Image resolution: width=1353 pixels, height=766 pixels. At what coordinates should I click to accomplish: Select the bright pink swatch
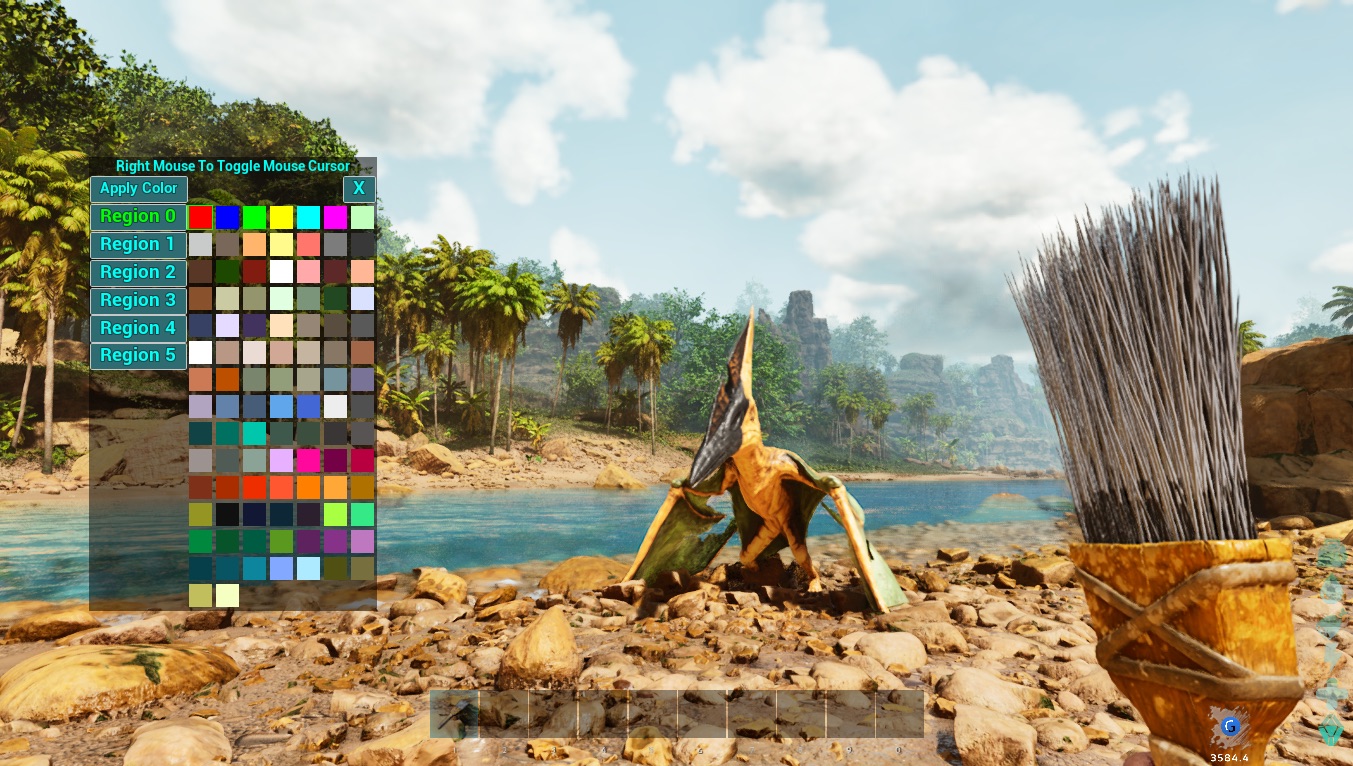pos(311,461)
